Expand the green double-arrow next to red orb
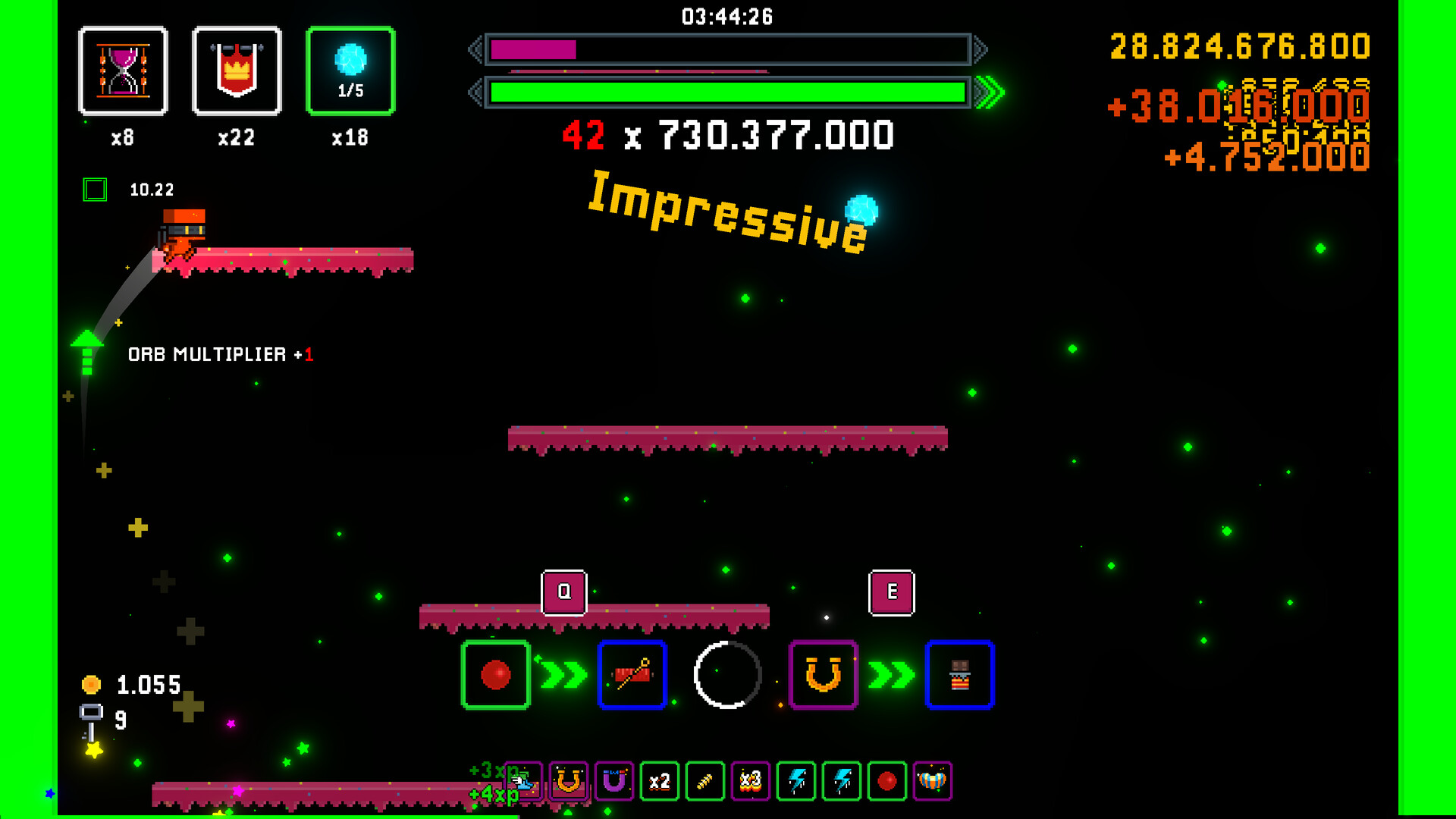Viewport: 1456px width, 819px height. coord(561,675)
